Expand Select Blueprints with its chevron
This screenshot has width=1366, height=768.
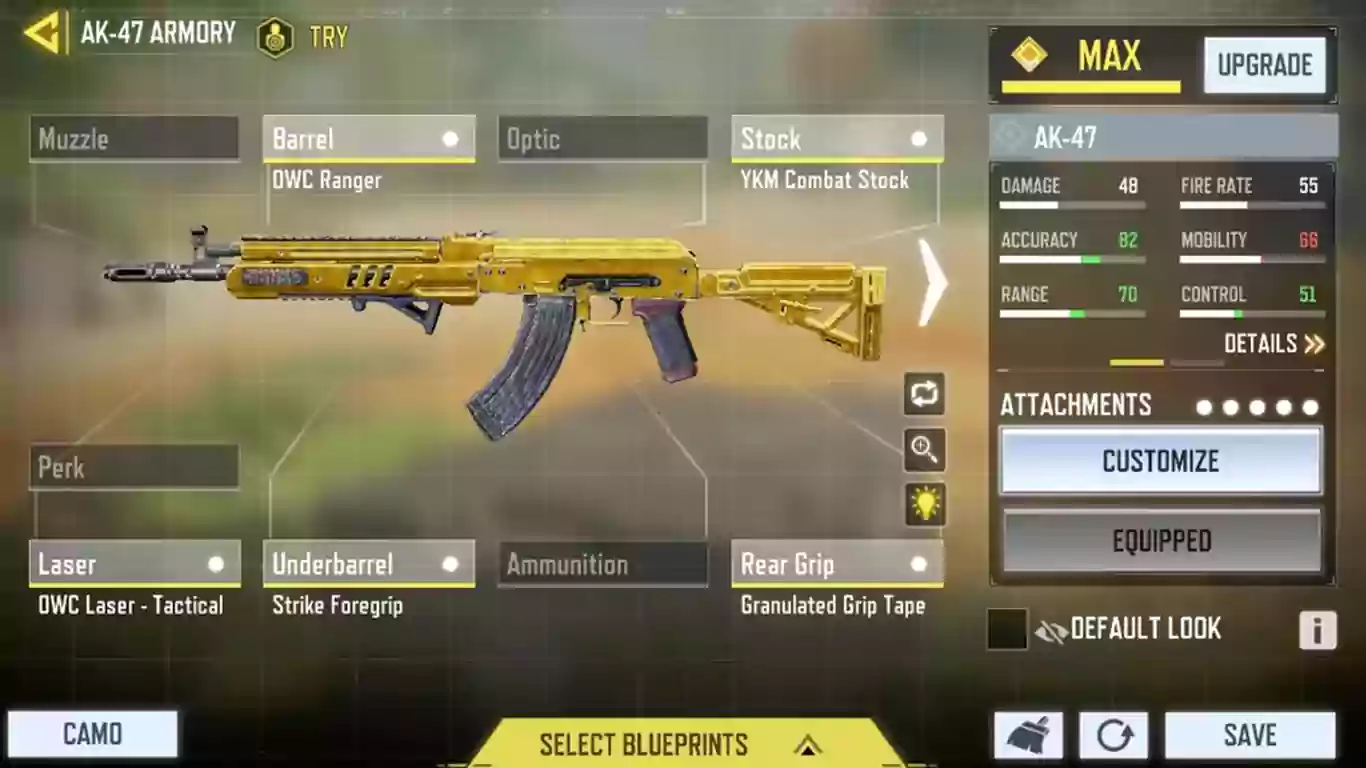808,745
